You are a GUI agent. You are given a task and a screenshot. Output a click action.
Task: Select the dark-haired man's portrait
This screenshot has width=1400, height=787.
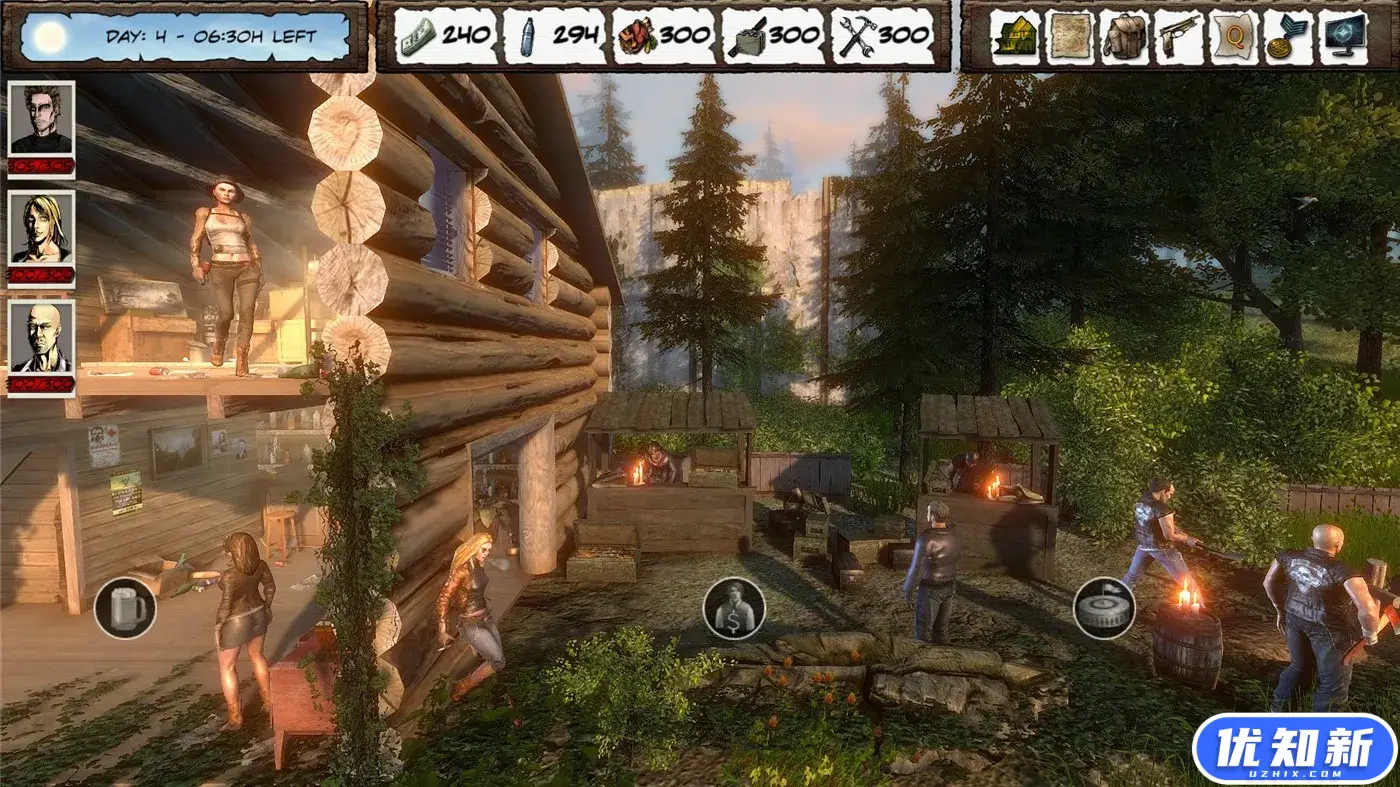[x=42, y=119]
